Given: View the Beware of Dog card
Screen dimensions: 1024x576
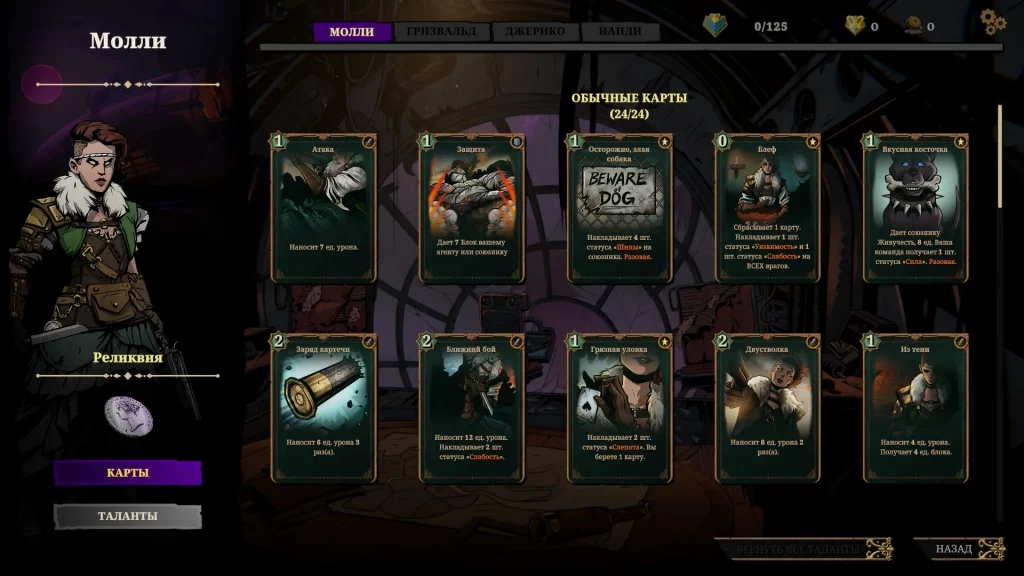Looking at the screenshot, I should point(620,208).
